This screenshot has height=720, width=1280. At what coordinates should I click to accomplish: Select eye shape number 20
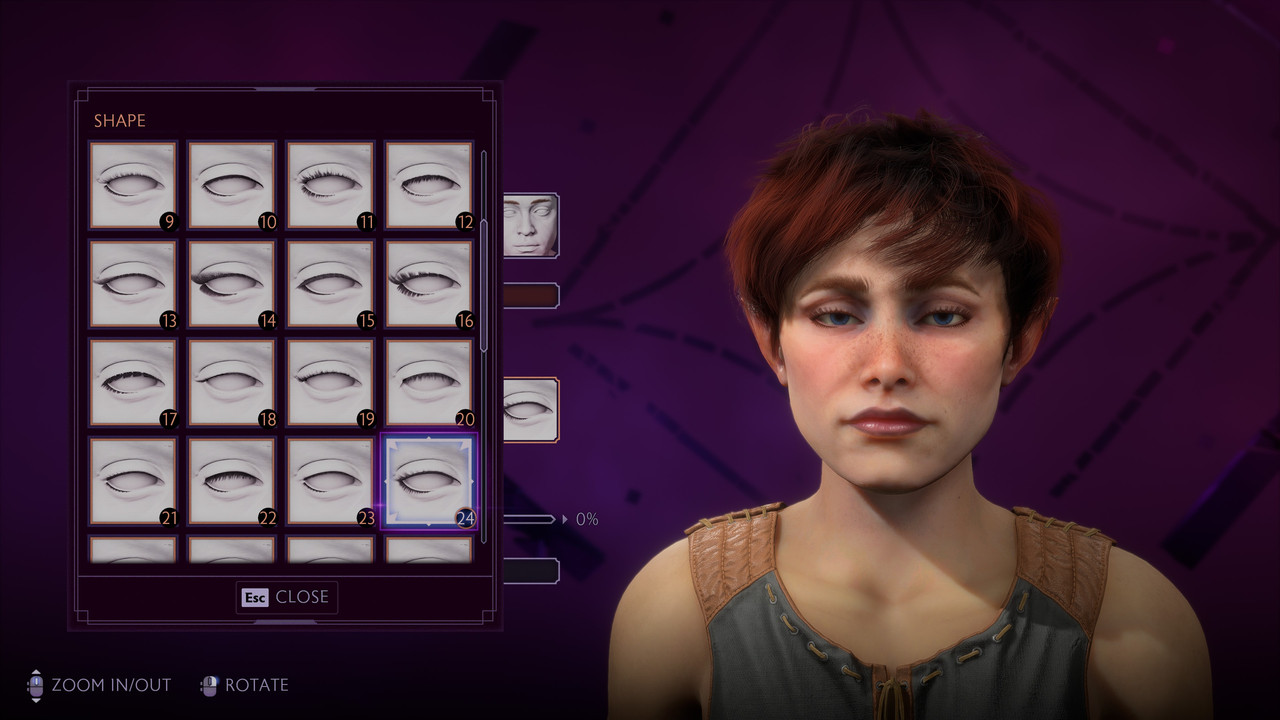[x=429, y=383]
